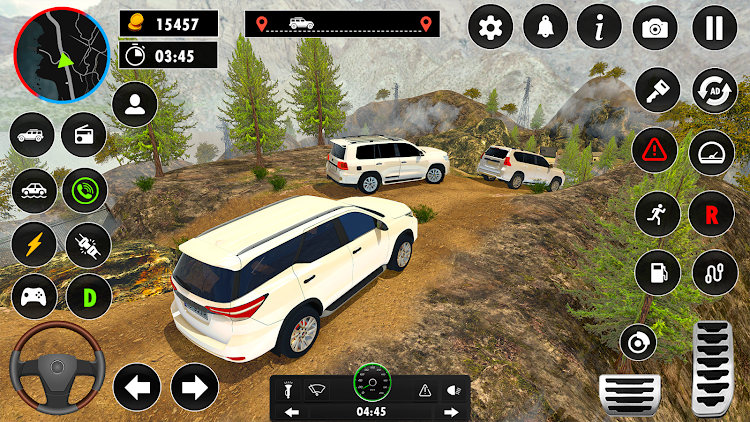Screen dimensions: 750x422
Task: Take a screenshot with the camera button
Action: click(x=655, y=28)
